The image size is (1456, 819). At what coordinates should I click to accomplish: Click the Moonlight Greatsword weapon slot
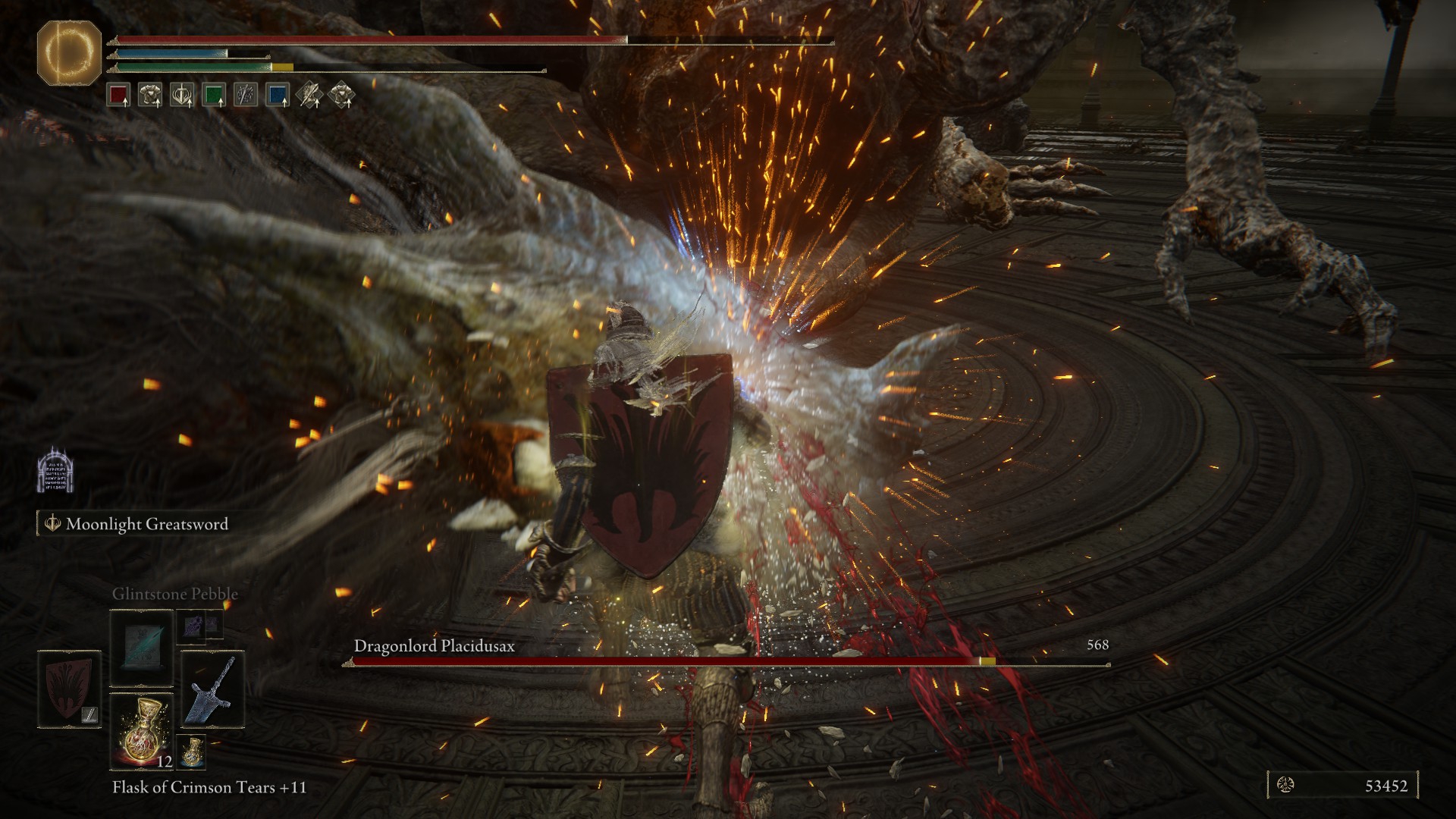(x=212, y=689)
